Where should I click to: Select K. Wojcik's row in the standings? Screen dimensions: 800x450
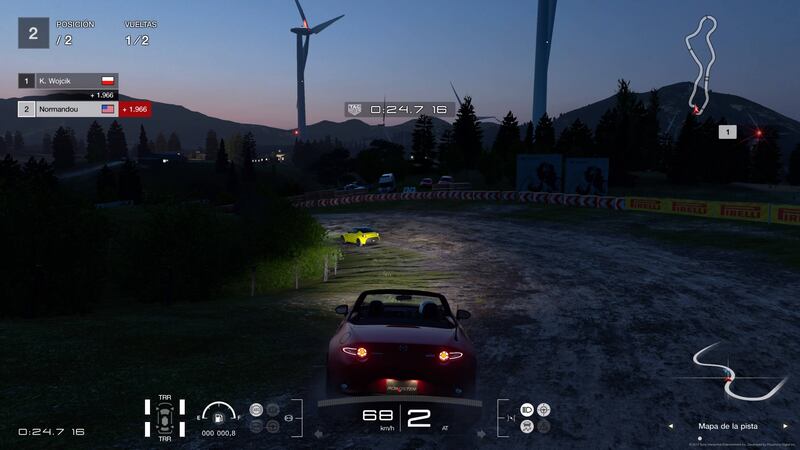click(67, 80)
